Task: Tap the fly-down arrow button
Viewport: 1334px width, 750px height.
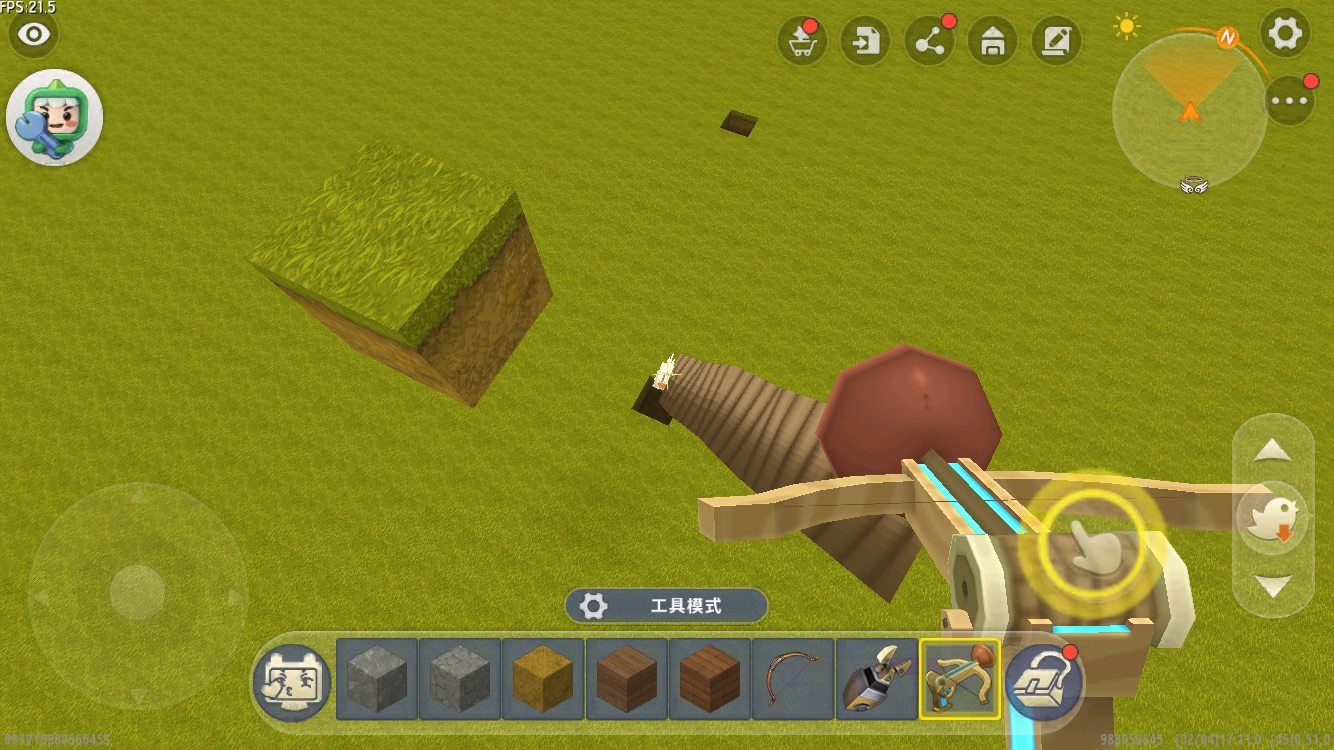Action: pyautogui.click(x=1273, y=586)
